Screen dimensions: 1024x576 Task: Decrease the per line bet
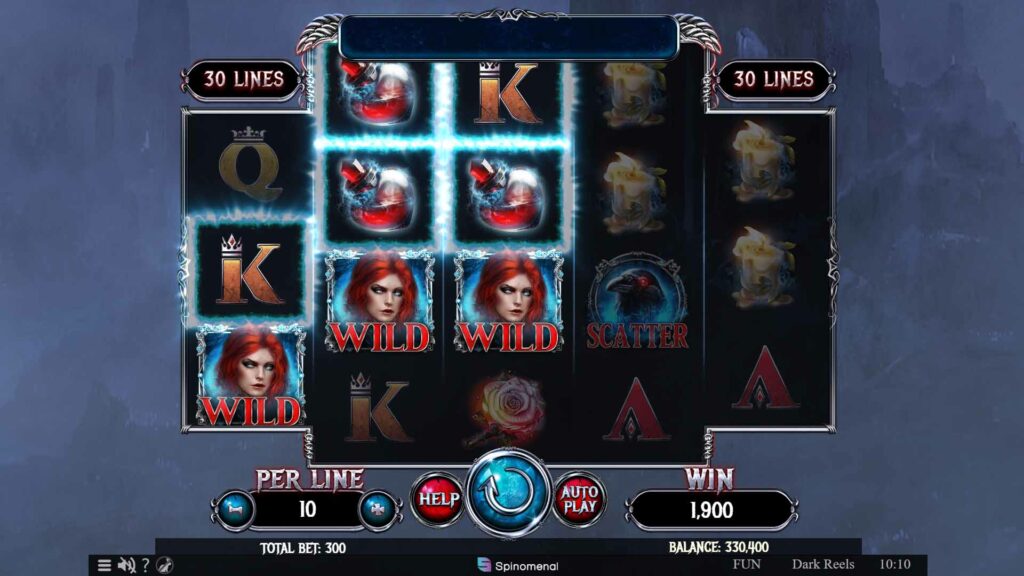[236, 508]
